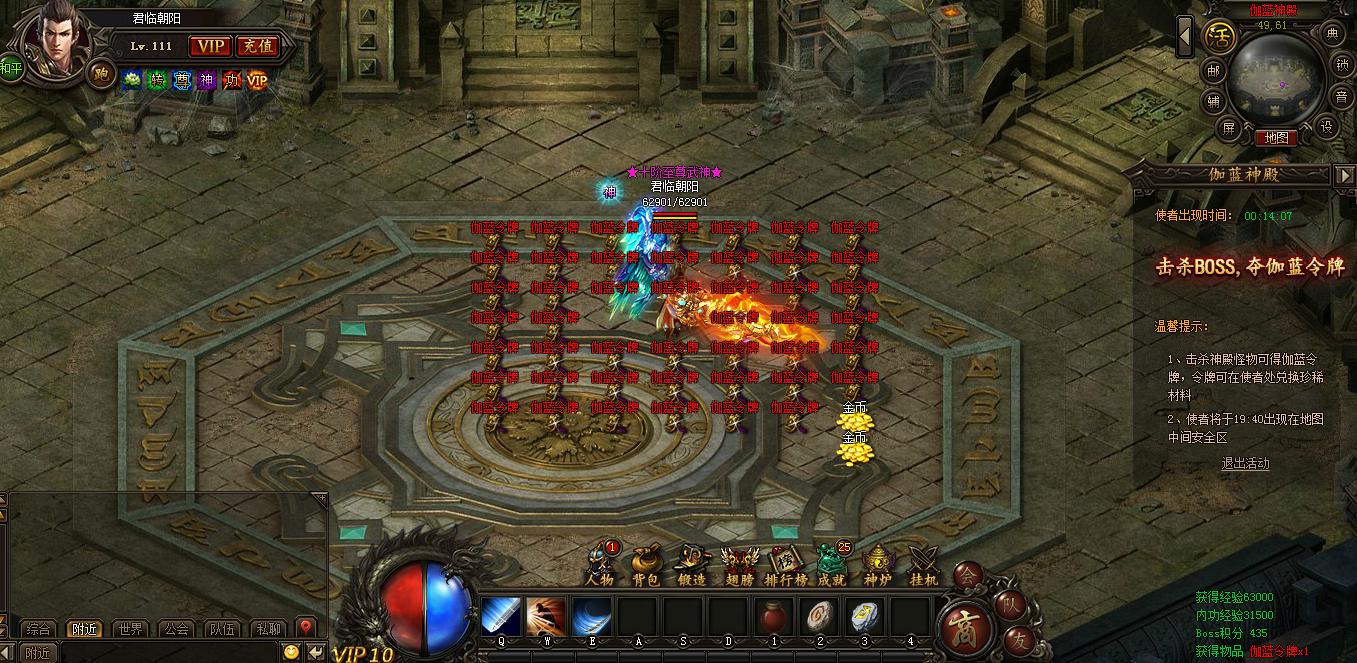This screenshot has width=1357, height=663.
Task: Open the 成就 achievements panel
Action: (831, 565)
